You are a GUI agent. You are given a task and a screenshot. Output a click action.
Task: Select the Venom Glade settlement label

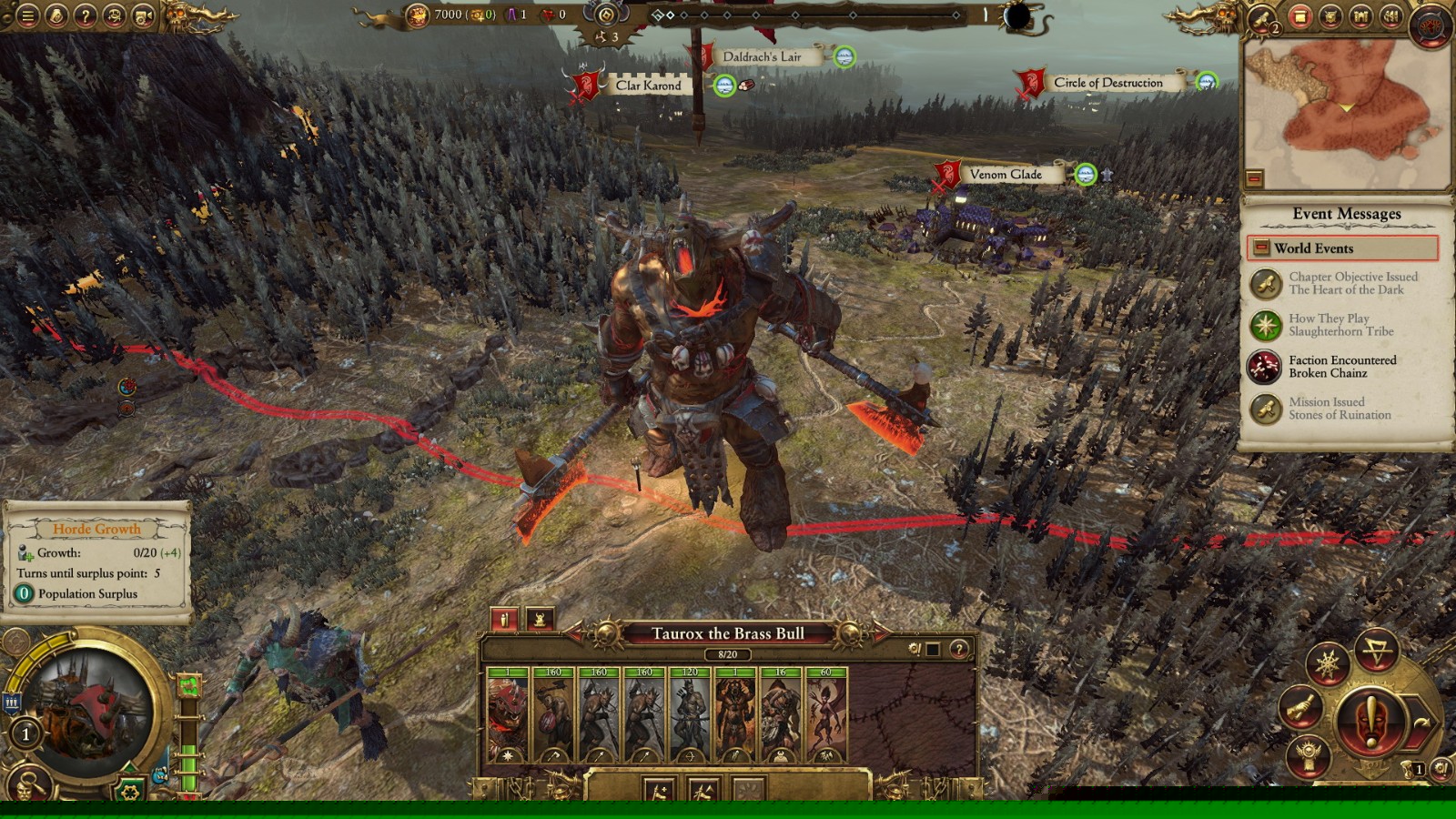click(1005, 175)
